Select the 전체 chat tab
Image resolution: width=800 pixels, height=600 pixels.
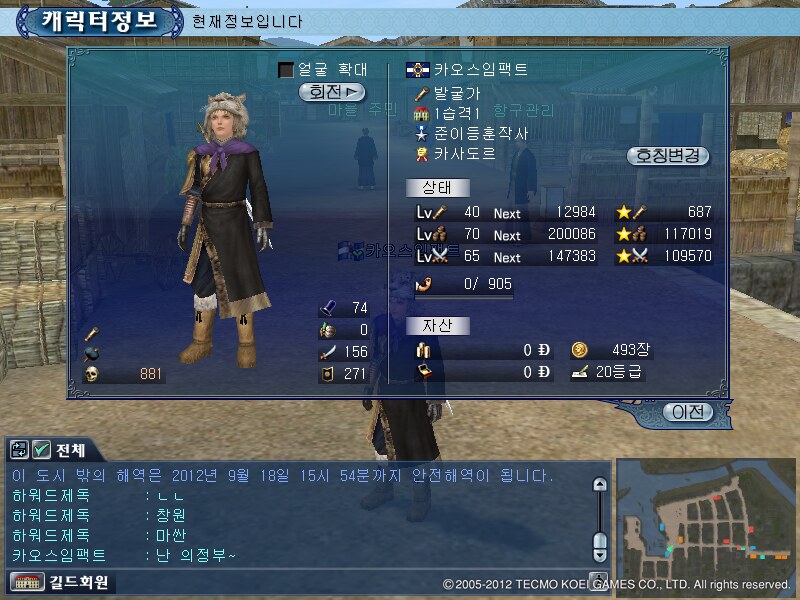tap(72, 449)
